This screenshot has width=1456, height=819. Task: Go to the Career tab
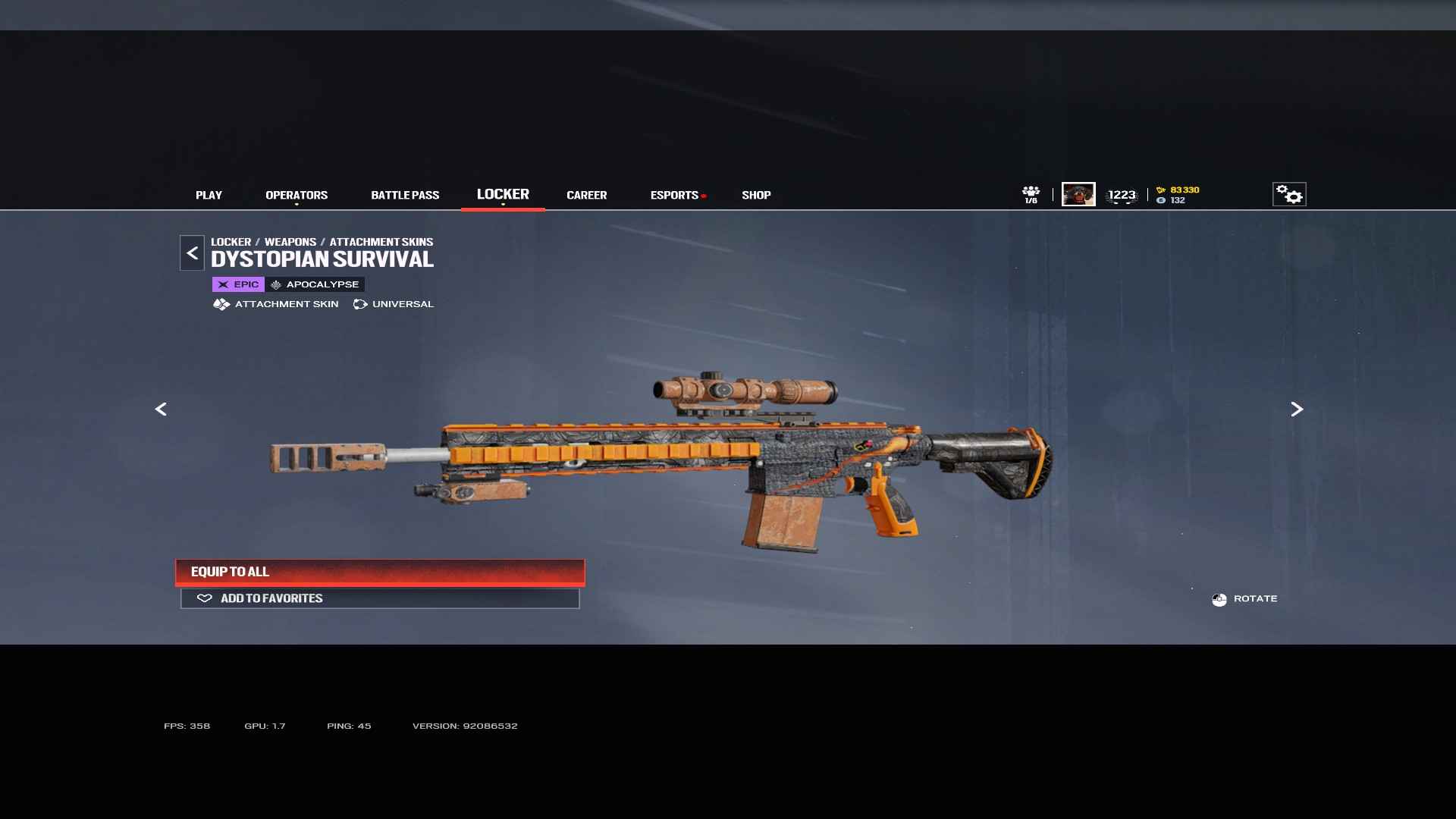(x=586, y=196)
